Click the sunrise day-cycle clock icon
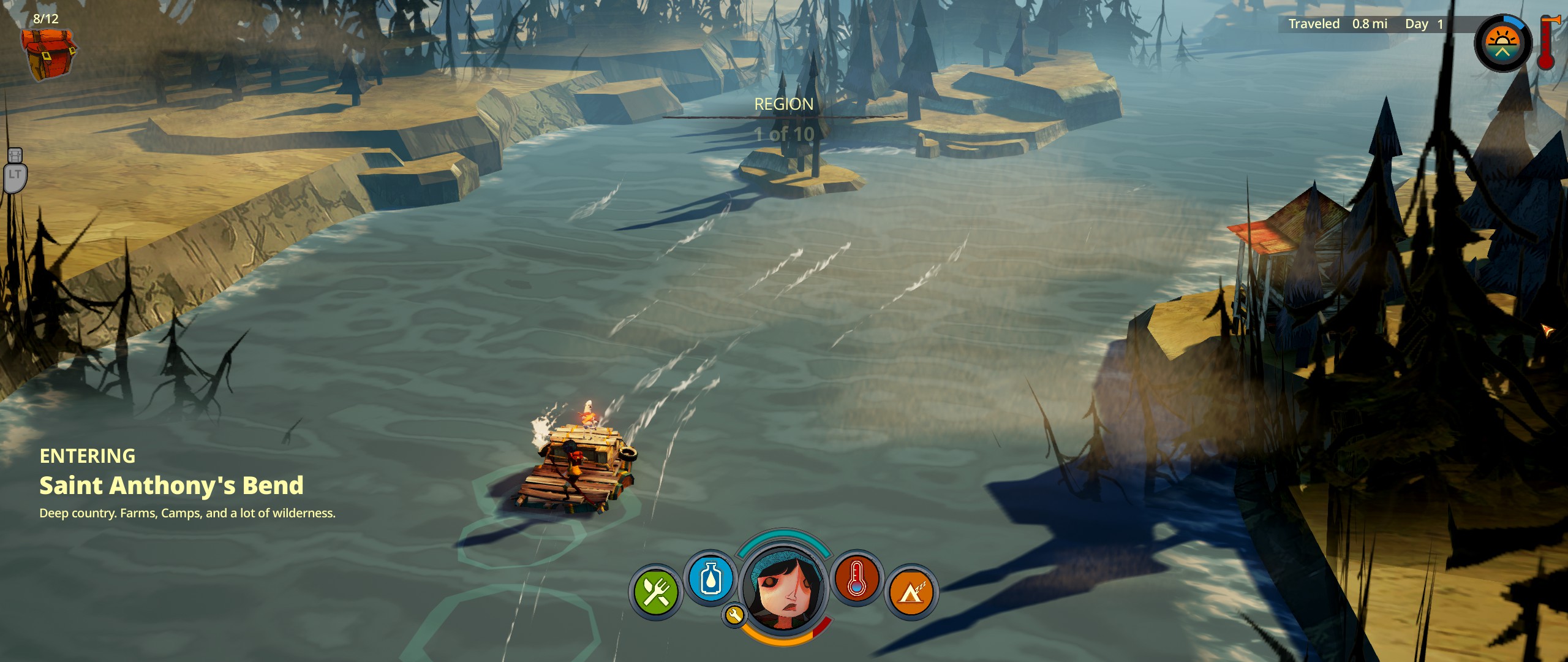The width and height of the screenshot is (1568, 662). coord(1502,44)
